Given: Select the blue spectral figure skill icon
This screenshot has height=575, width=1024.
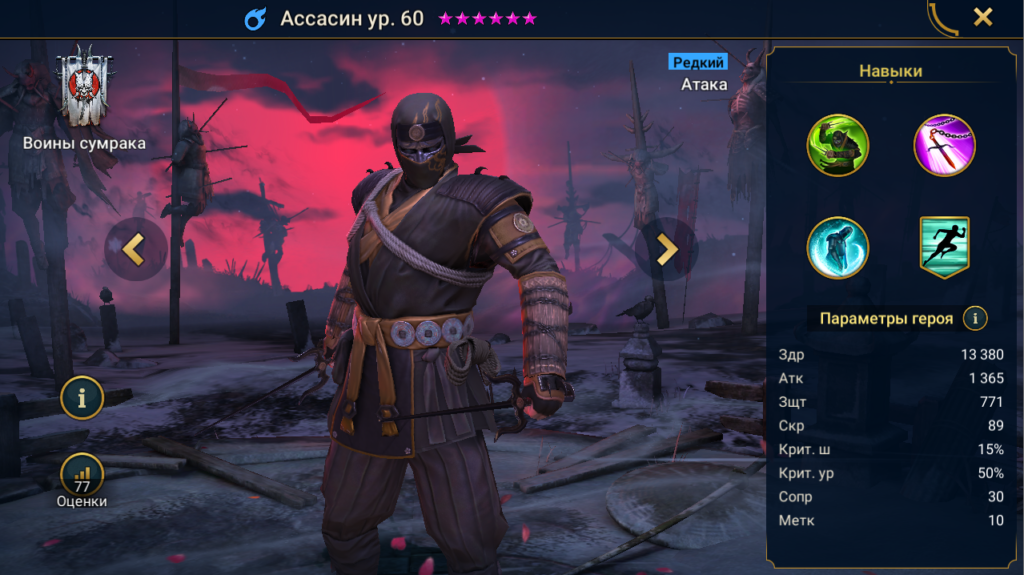Looking at the screenshot, I should (x=838, y=247).
